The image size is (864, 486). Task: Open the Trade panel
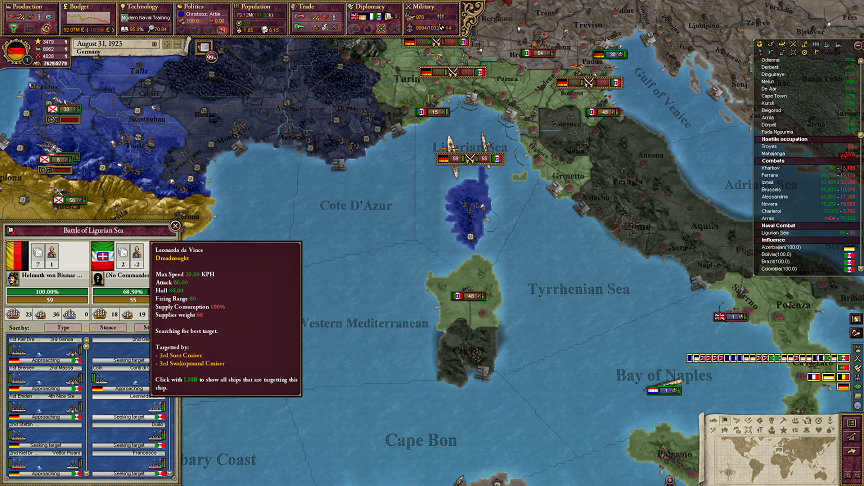316,6
